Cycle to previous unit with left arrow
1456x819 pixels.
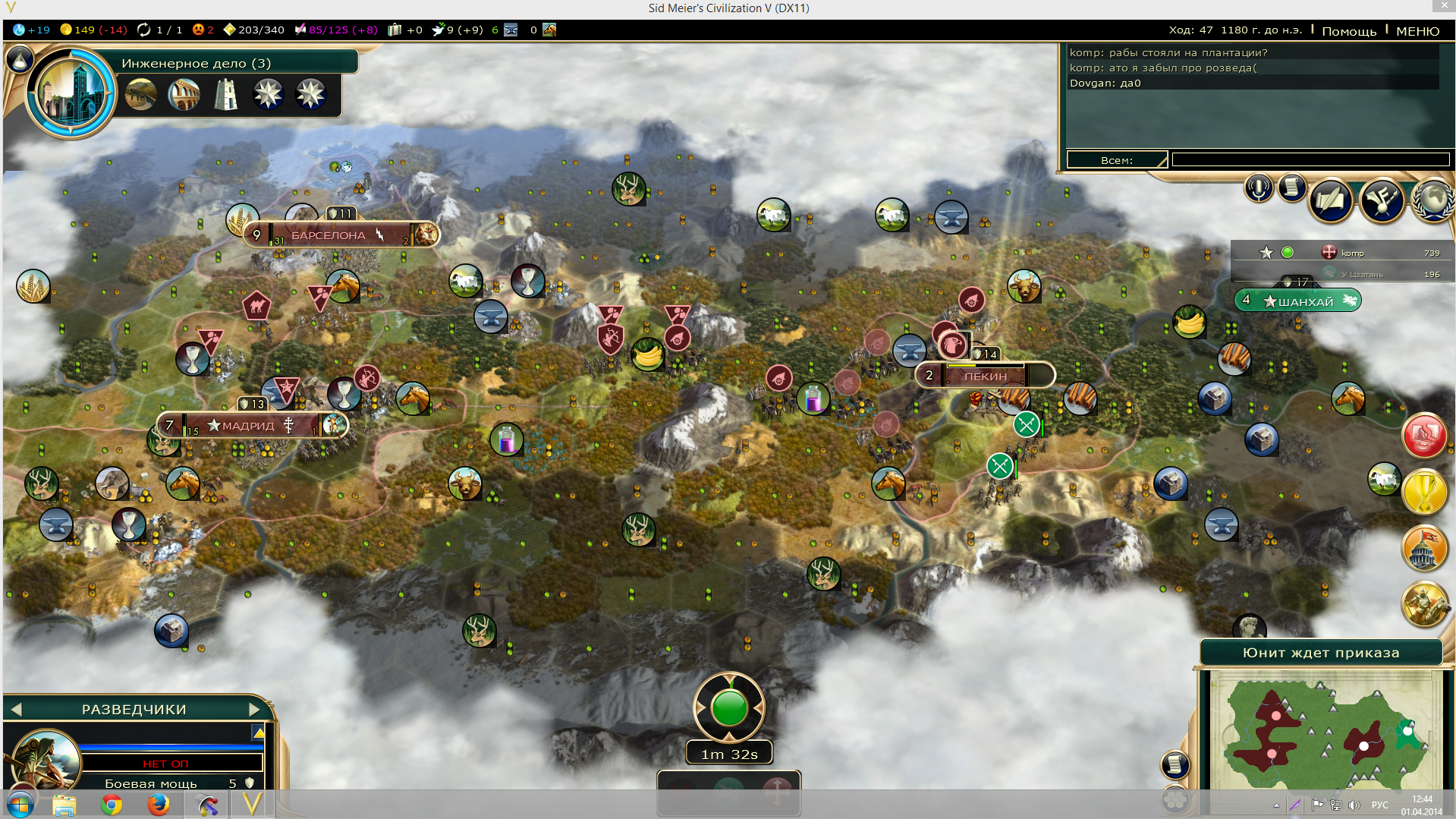click(17, 710)
